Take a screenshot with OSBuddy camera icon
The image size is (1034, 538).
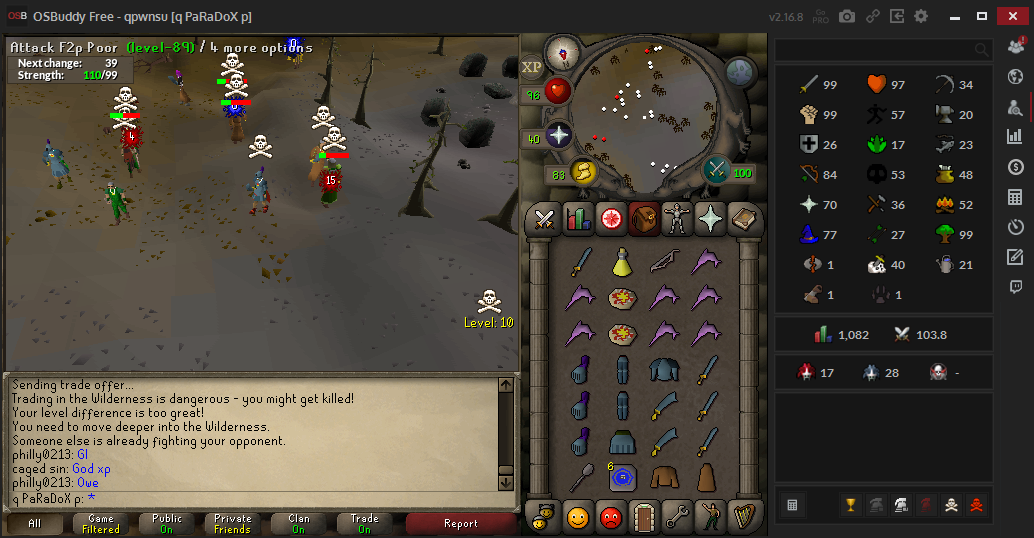click(x=847, y=16)
